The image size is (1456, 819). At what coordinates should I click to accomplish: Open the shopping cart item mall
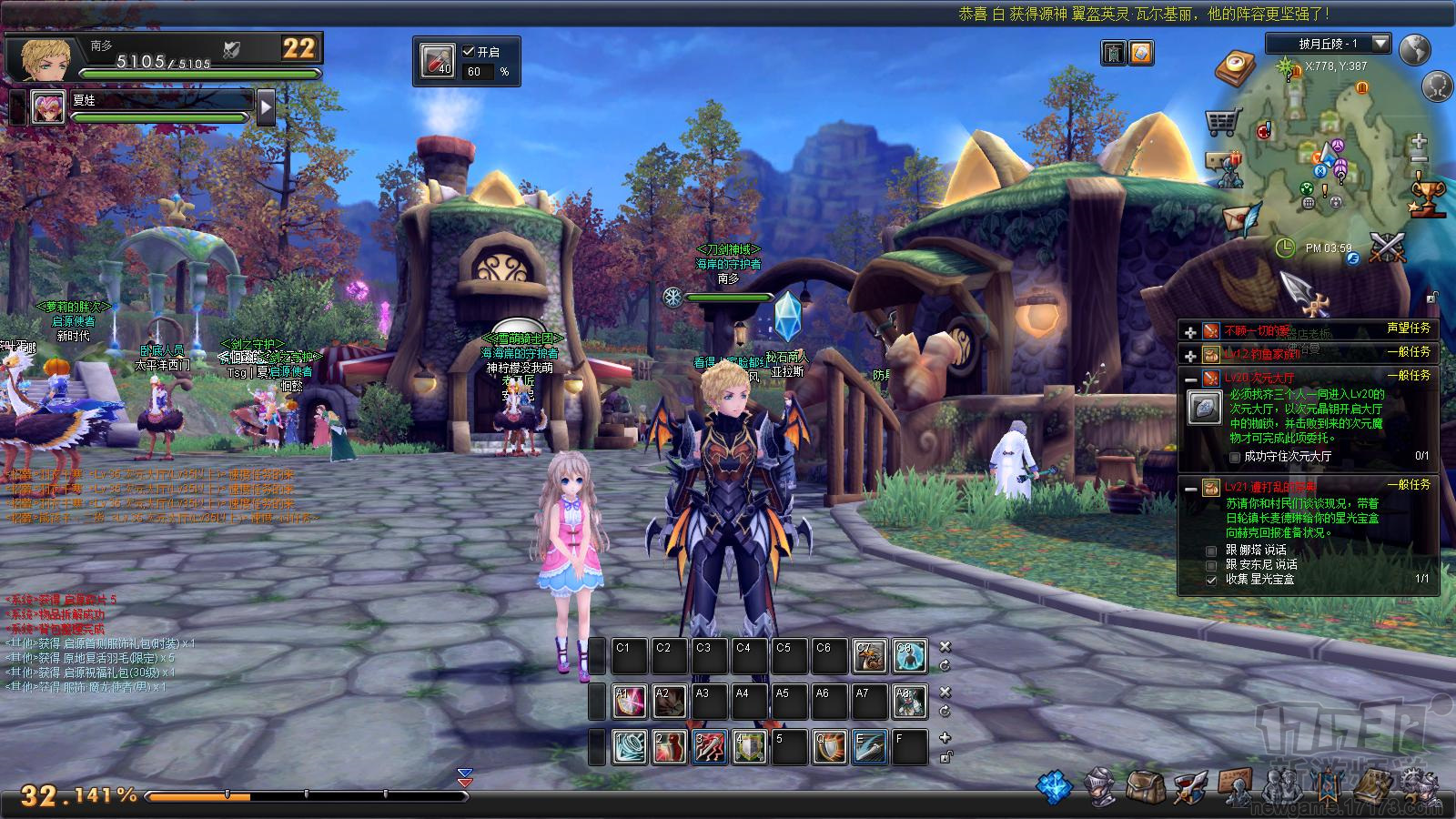coord(1223,121)
